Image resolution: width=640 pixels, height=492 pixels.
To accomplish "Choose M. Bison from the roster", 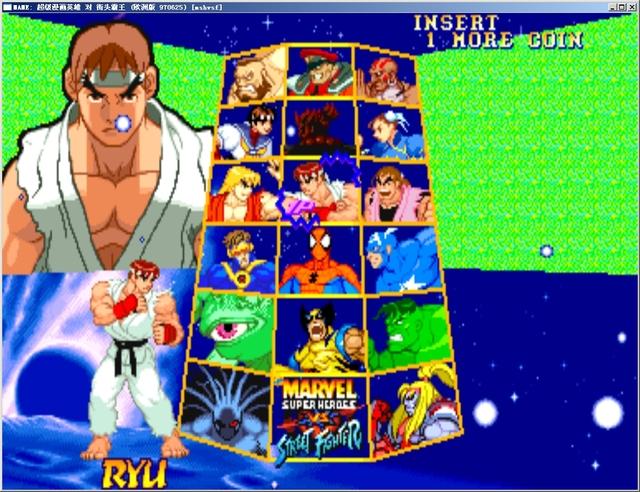I will coord(320,70).
